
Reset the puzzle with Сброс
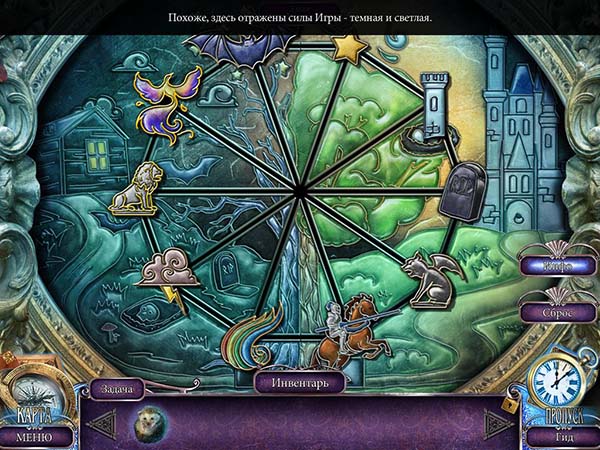click(558, 311)
